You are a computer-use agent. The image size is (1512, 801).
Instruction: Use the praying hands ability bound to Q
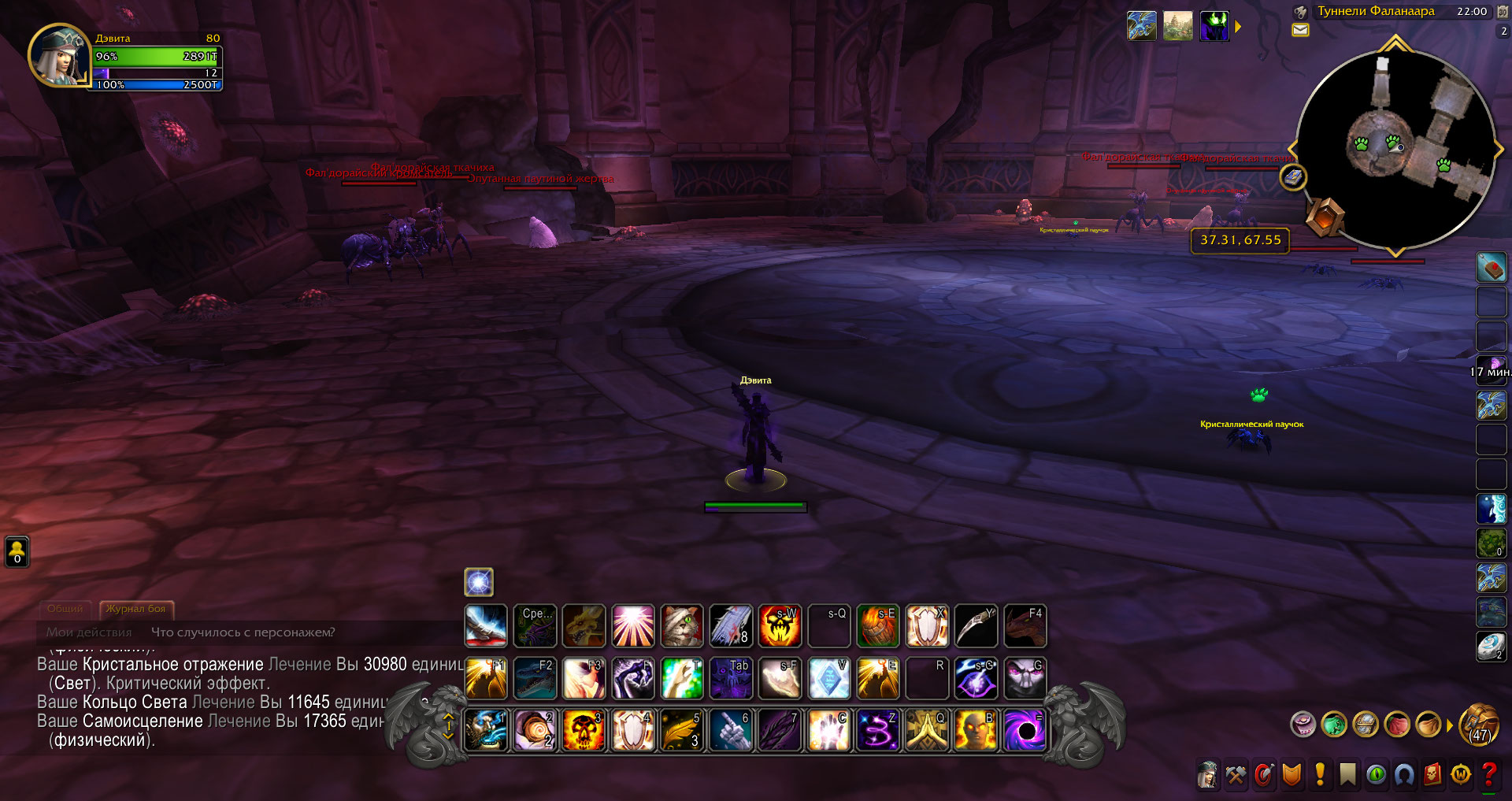(x=926, y=730)
